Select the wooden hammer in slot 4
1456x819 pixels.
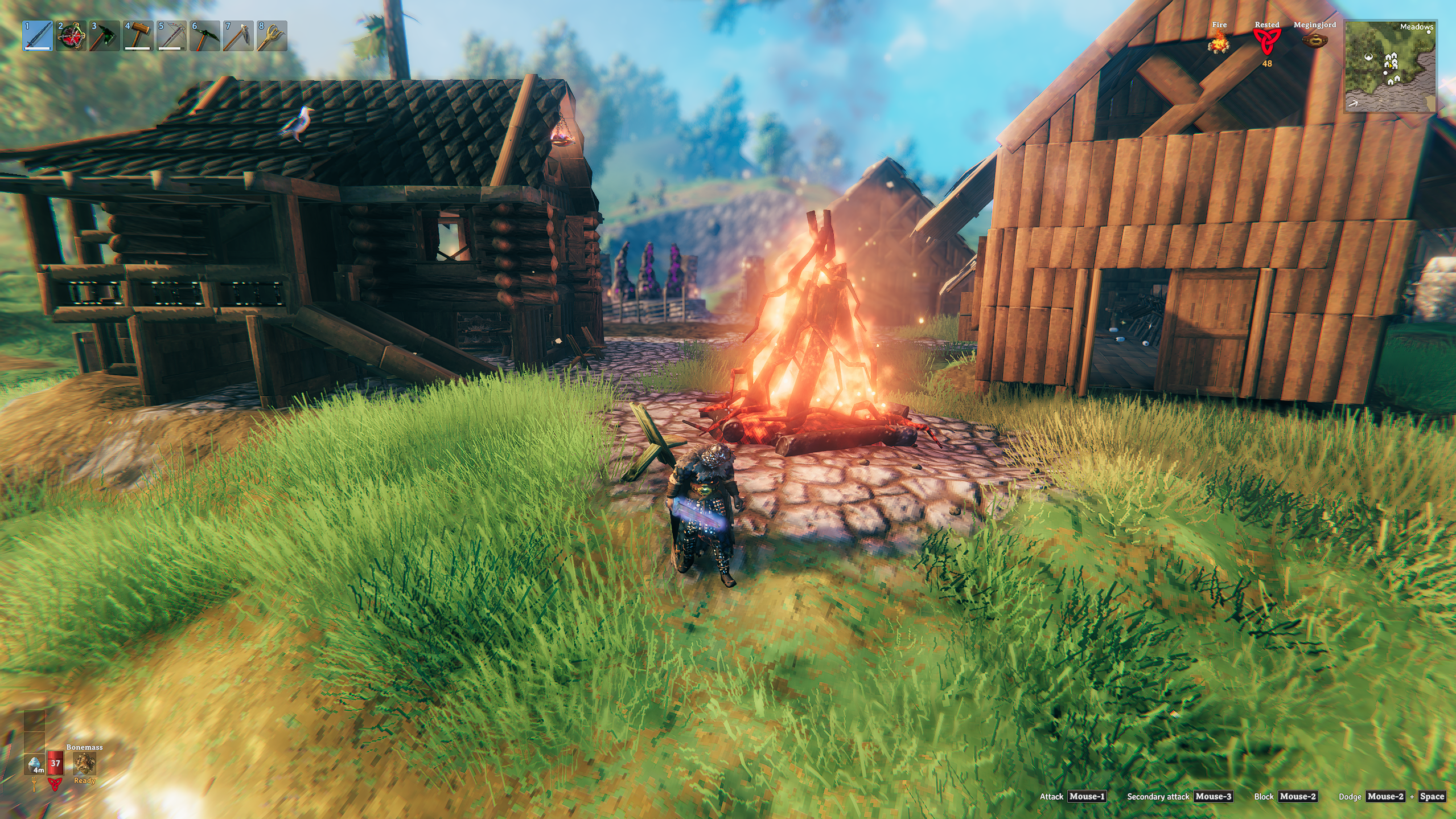pyautogui.click(x=138, y=36)
